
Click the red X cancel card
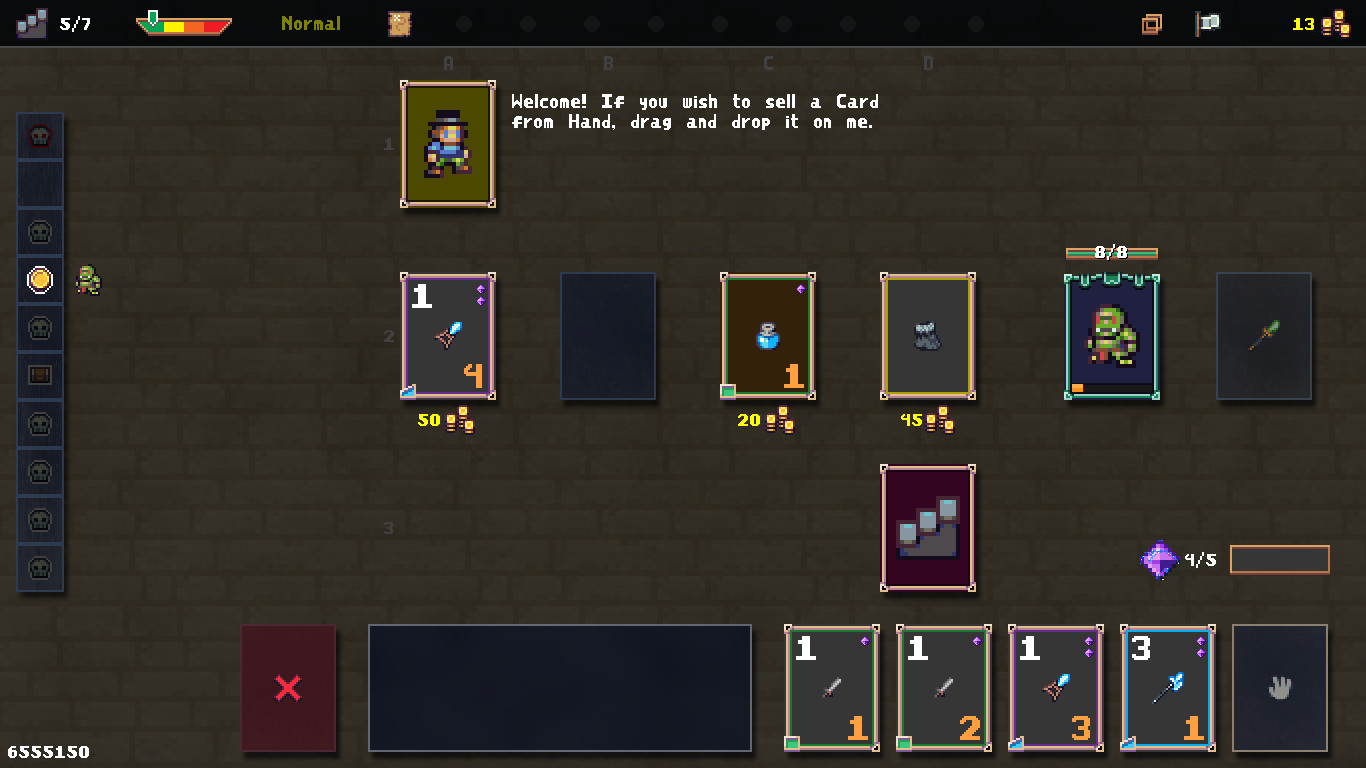pyautogui.click(x=288, y=688)
